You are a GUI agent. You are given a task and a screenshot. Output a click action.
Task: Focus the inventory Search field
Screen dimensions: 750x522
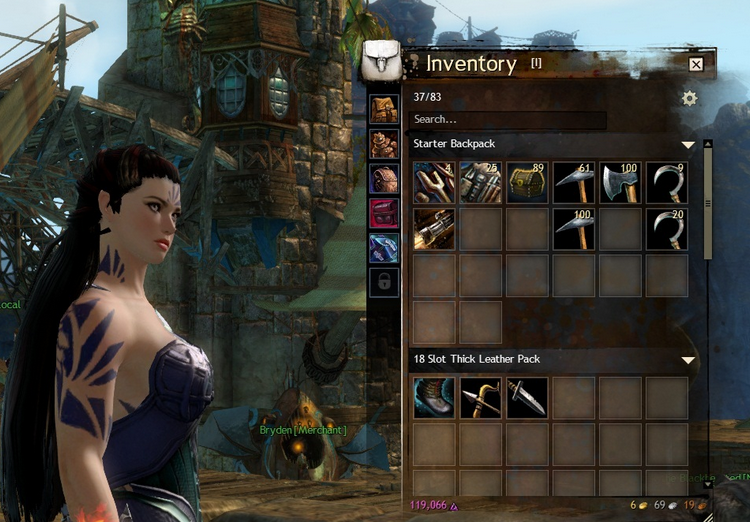[509, 120]
